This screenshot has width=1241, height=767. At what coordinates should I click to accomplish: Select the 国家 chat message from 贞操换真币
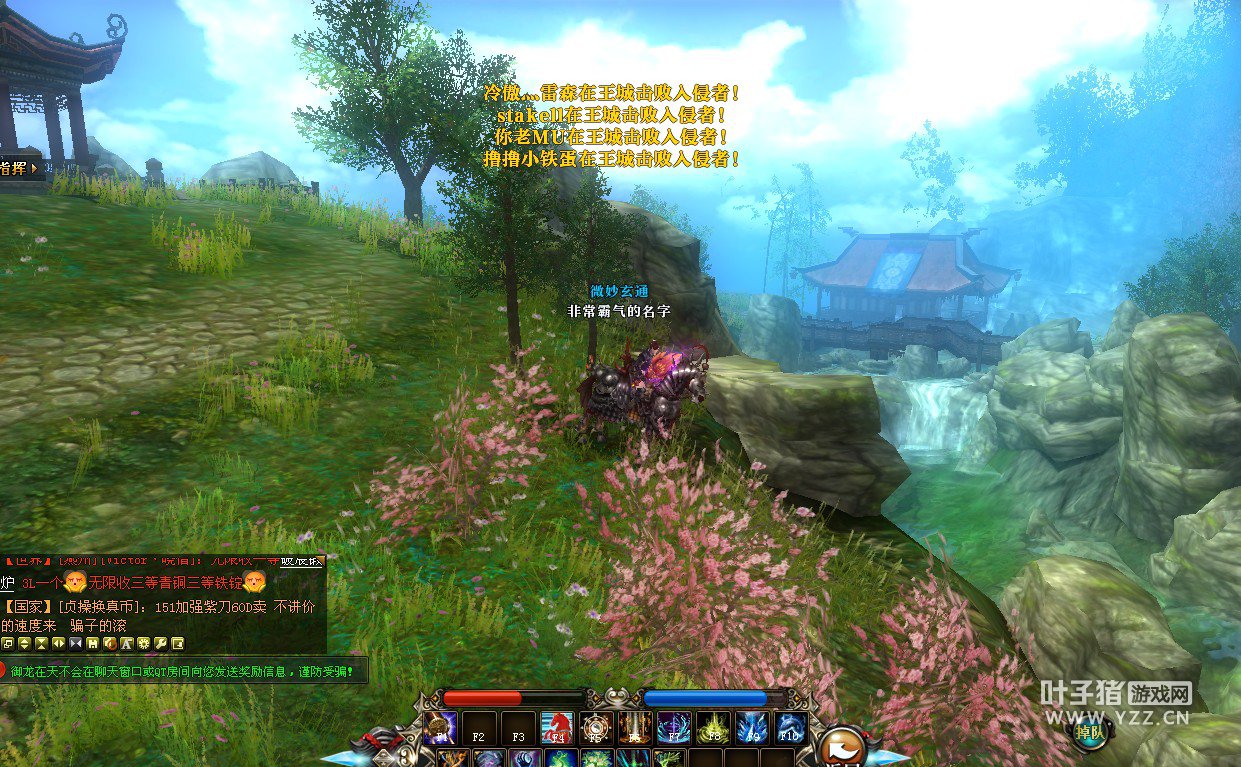click(x=160, y=606)
